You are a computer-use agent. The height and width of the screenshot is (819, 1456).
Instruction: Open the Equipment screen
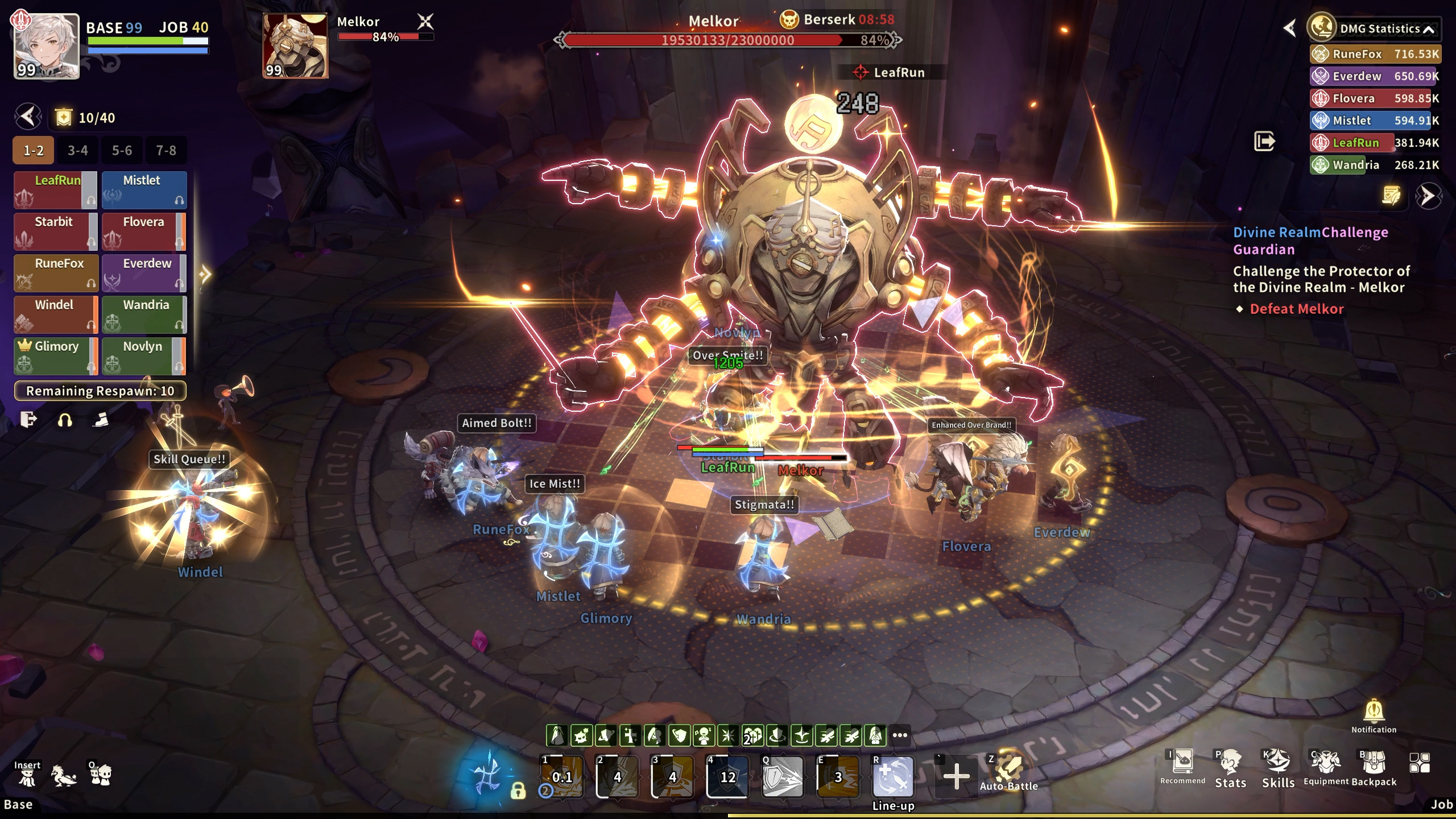coord(1326,769)
